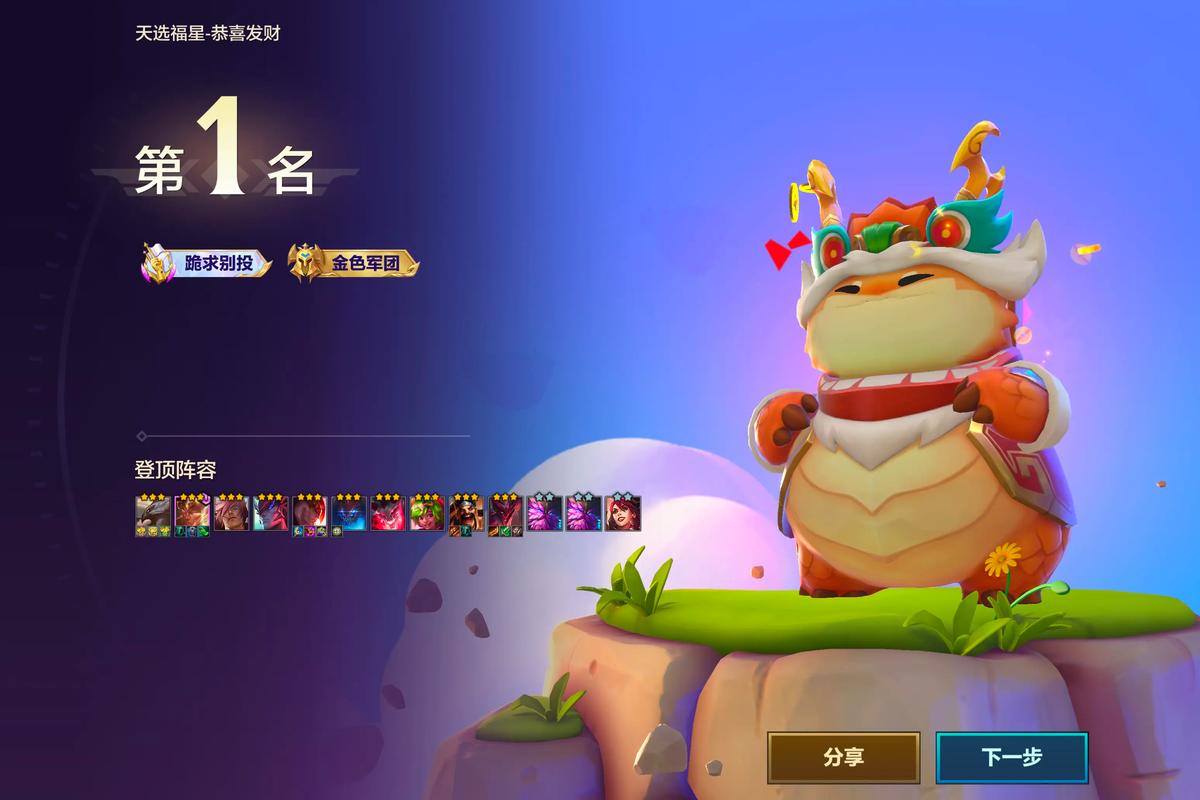Pick the red-haired woman champion portrait

(623, 514)
